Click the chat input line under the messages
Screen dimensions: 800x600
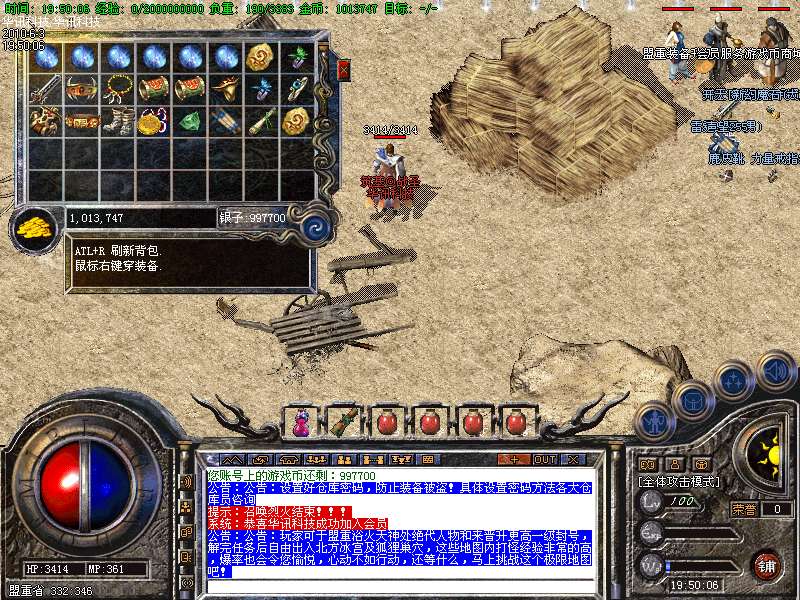[x=400, y=585]
